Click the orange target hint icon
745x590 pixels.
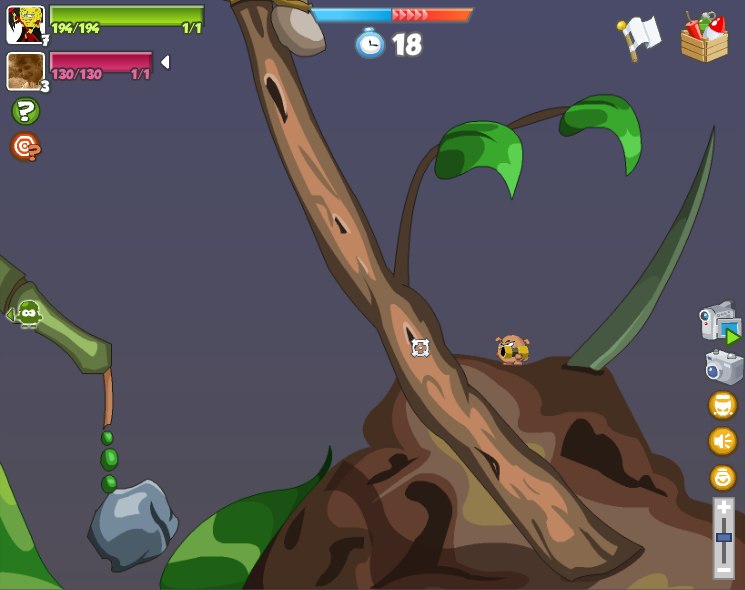(25, 147)
